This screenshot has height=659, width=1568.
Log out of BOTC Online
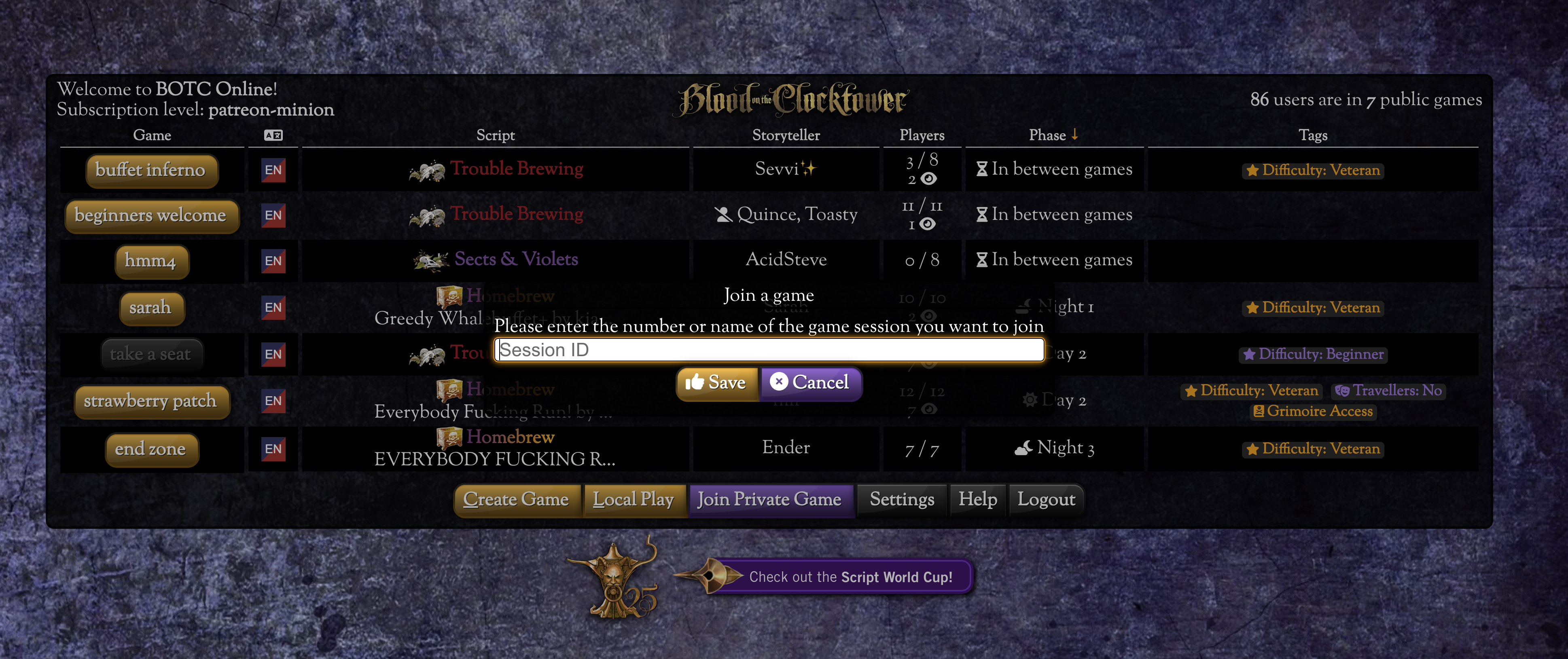tap(1047, 500)
